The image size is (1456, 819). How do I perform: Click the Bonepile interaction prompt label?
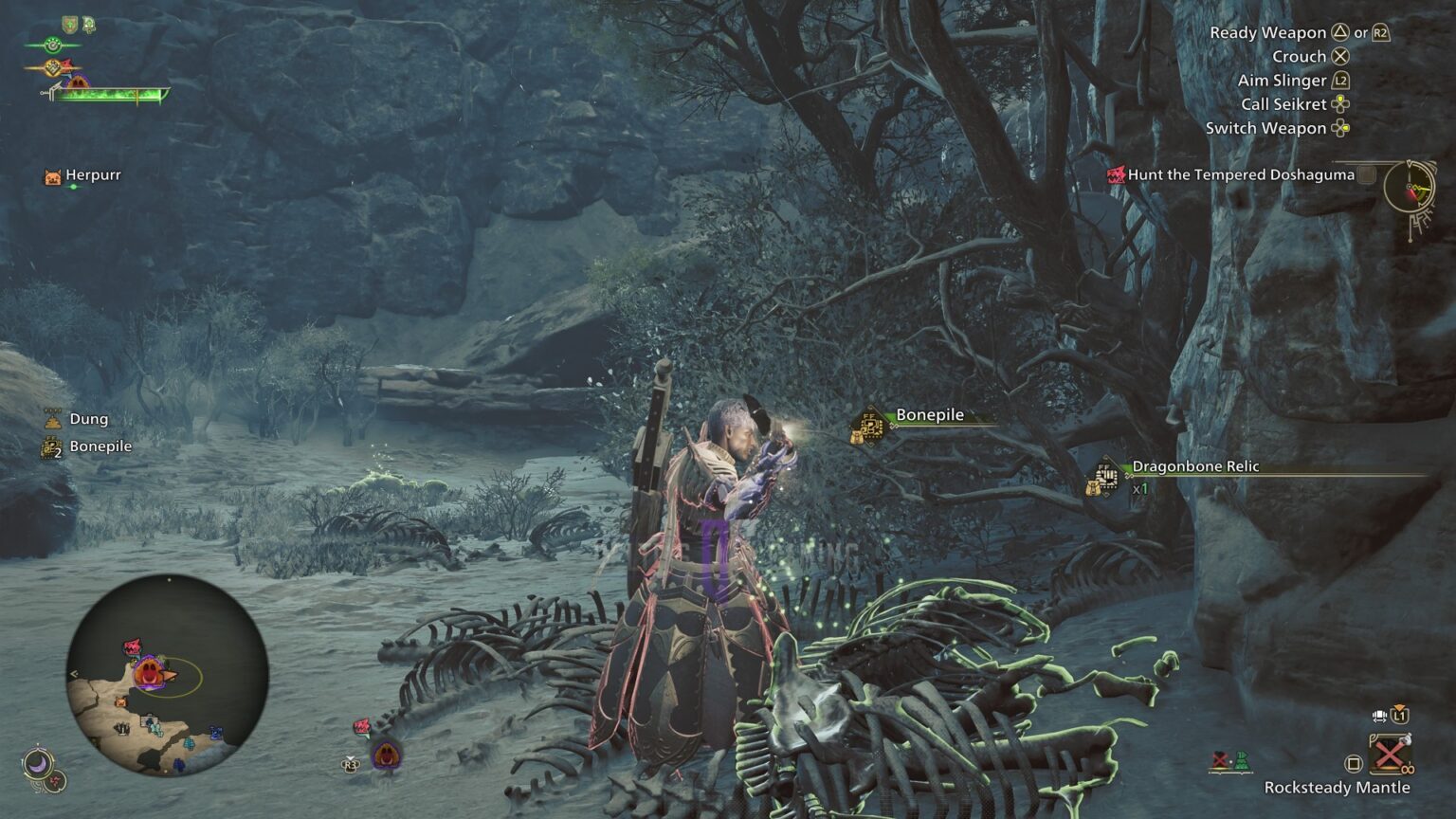[931, 414]
